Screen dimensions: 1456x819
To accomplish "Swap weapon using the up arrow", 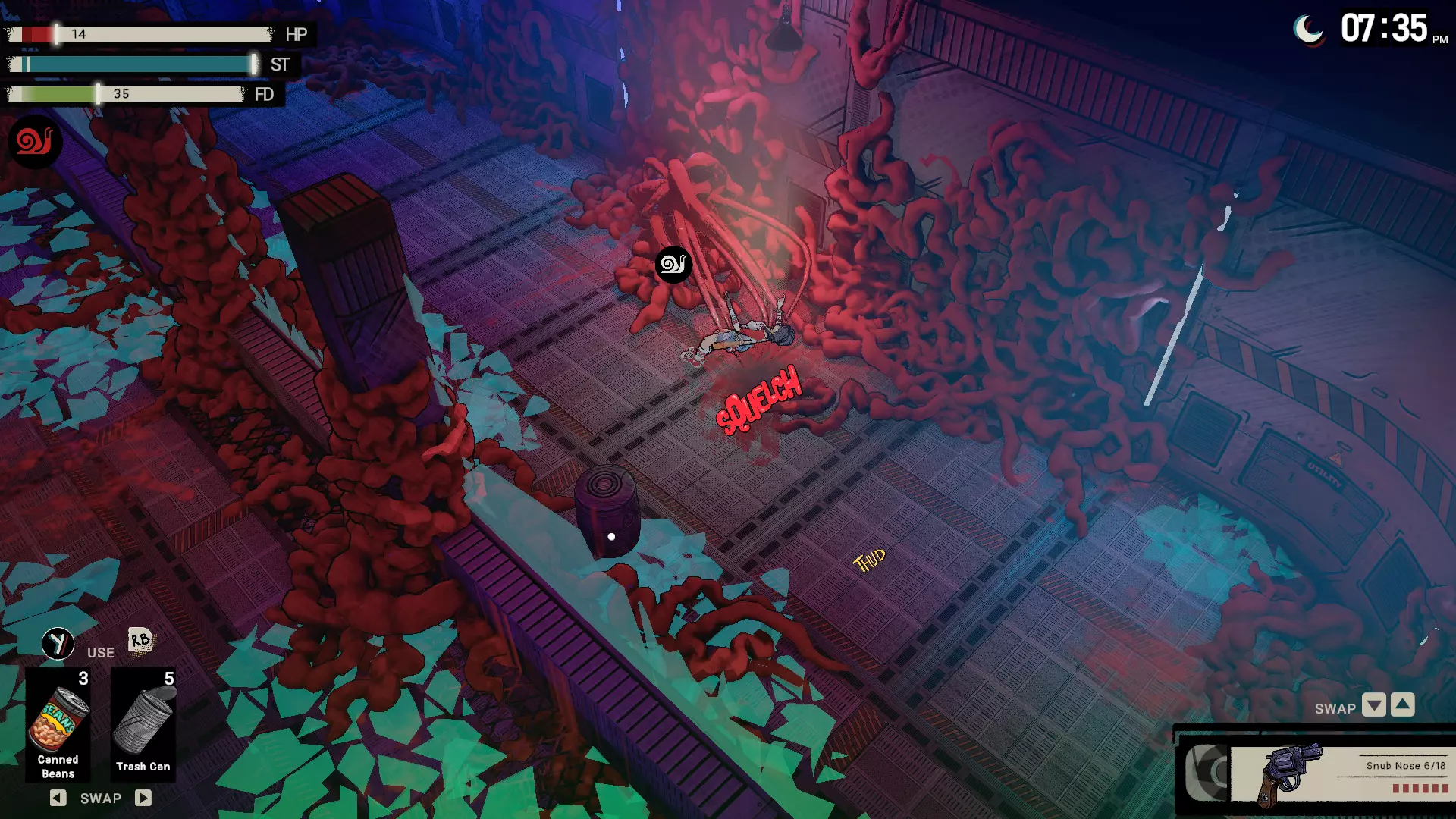I will pyautogui.click(x=1403, y=705).
